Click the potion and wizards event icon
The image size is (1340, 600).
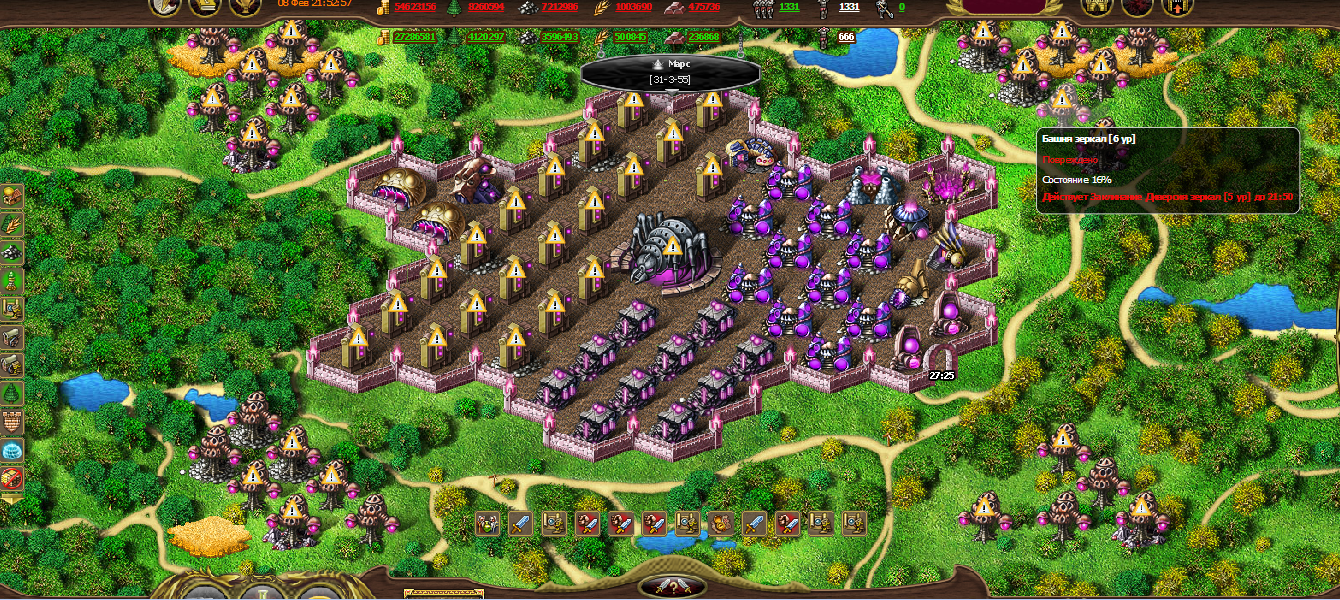(x=488, y=522)
